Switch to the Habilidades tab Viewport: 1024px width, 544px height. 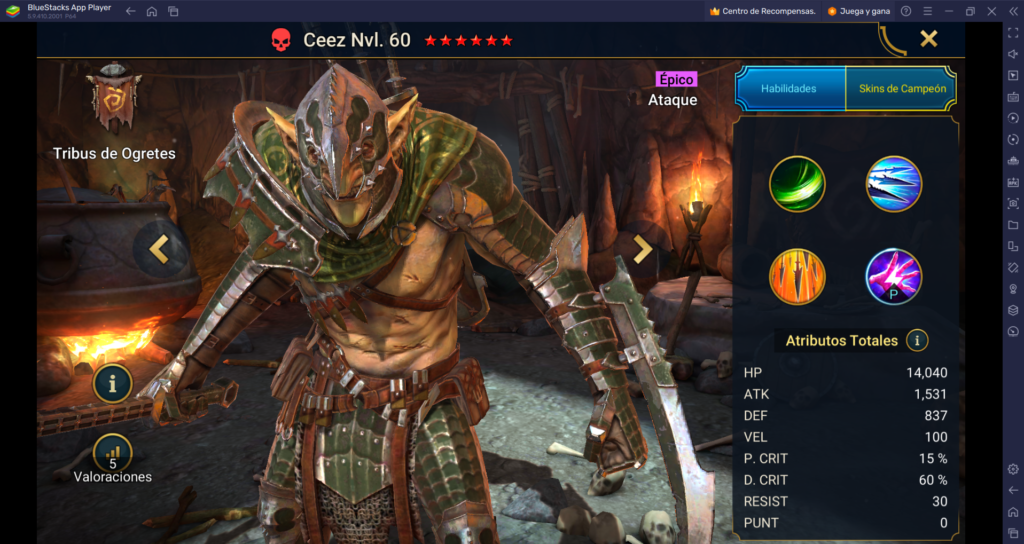[789, 88]
